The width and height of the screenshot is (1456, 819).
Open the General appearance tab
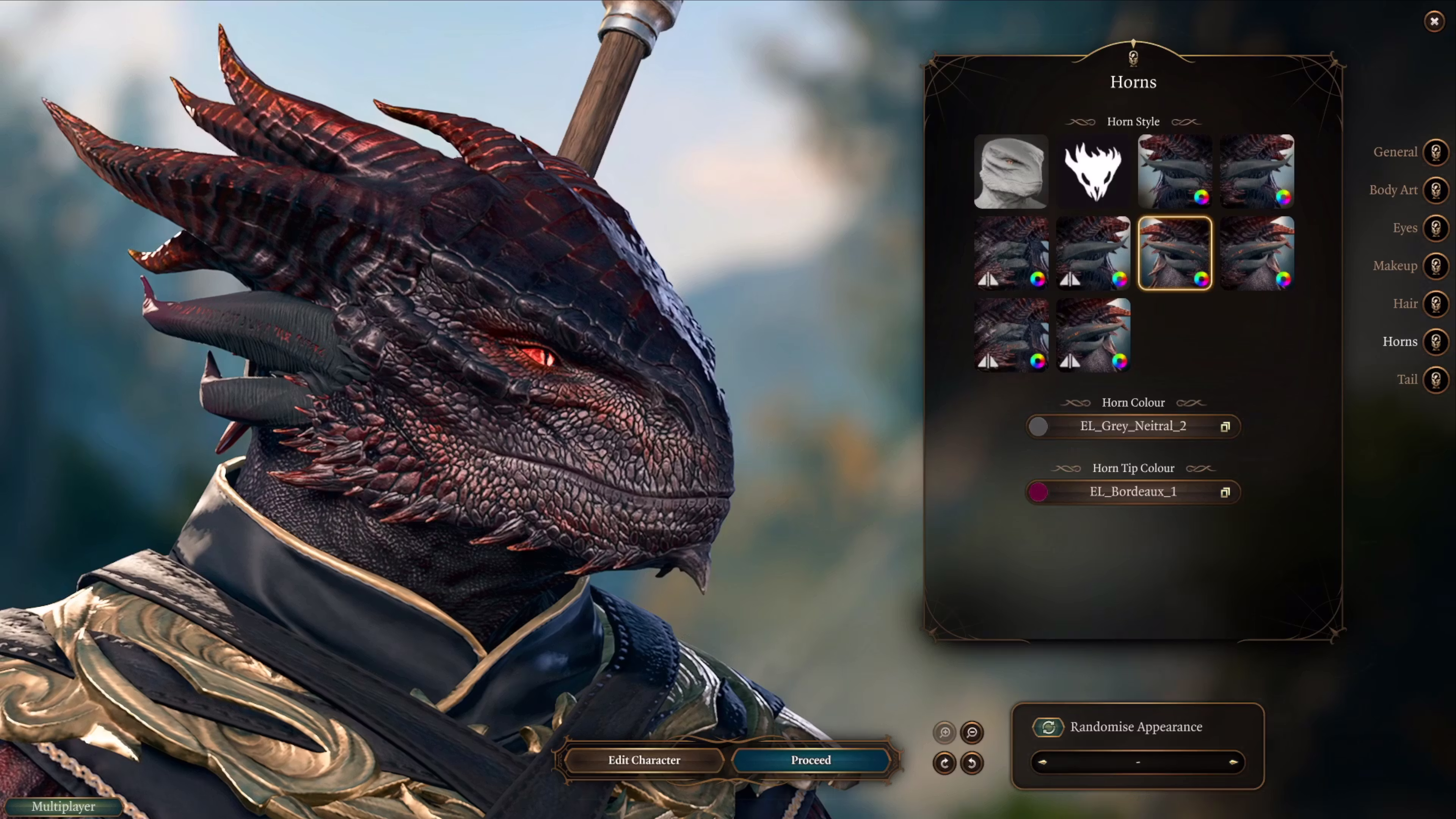1436,152
